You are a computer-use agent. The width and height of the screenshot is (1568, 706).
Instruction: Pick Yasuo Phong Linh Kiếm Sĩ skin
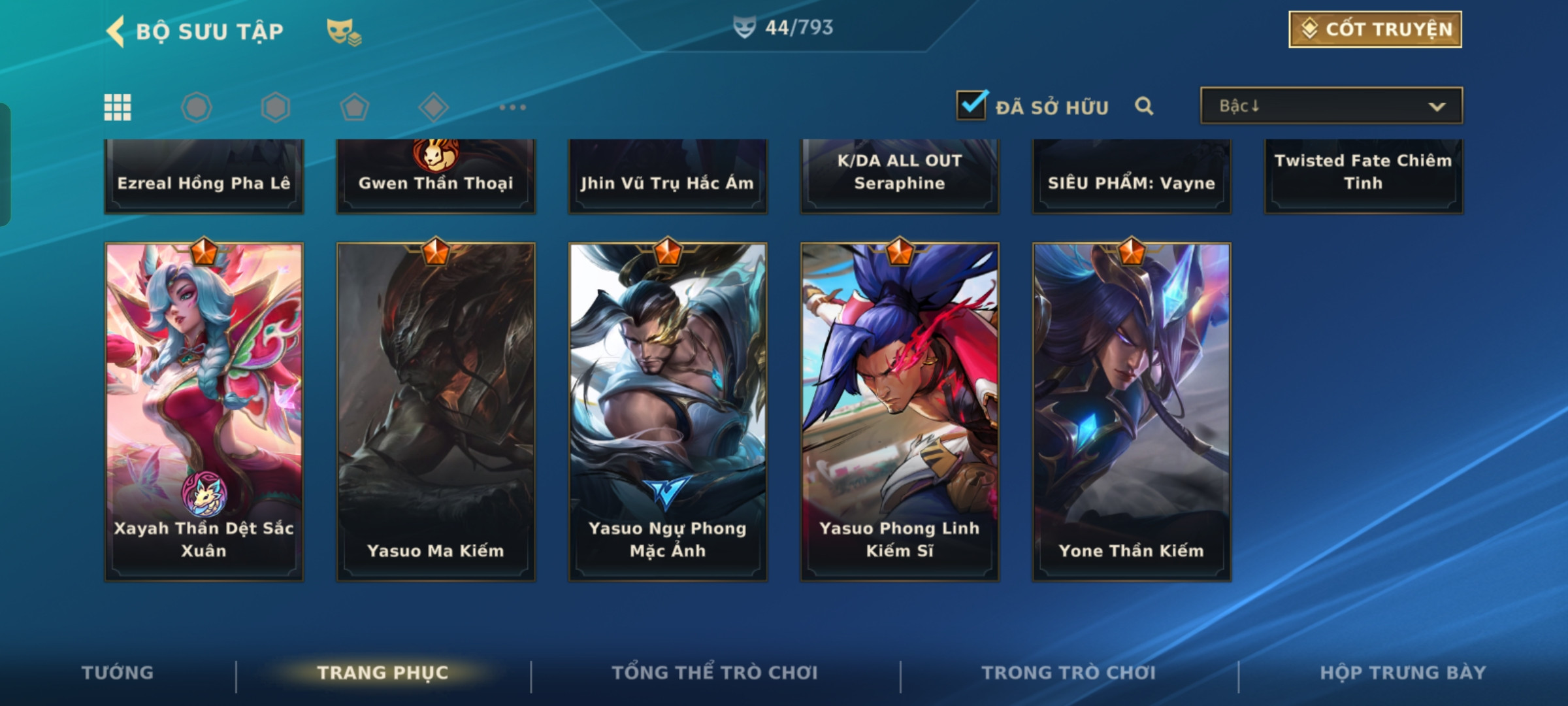point(900,412)
